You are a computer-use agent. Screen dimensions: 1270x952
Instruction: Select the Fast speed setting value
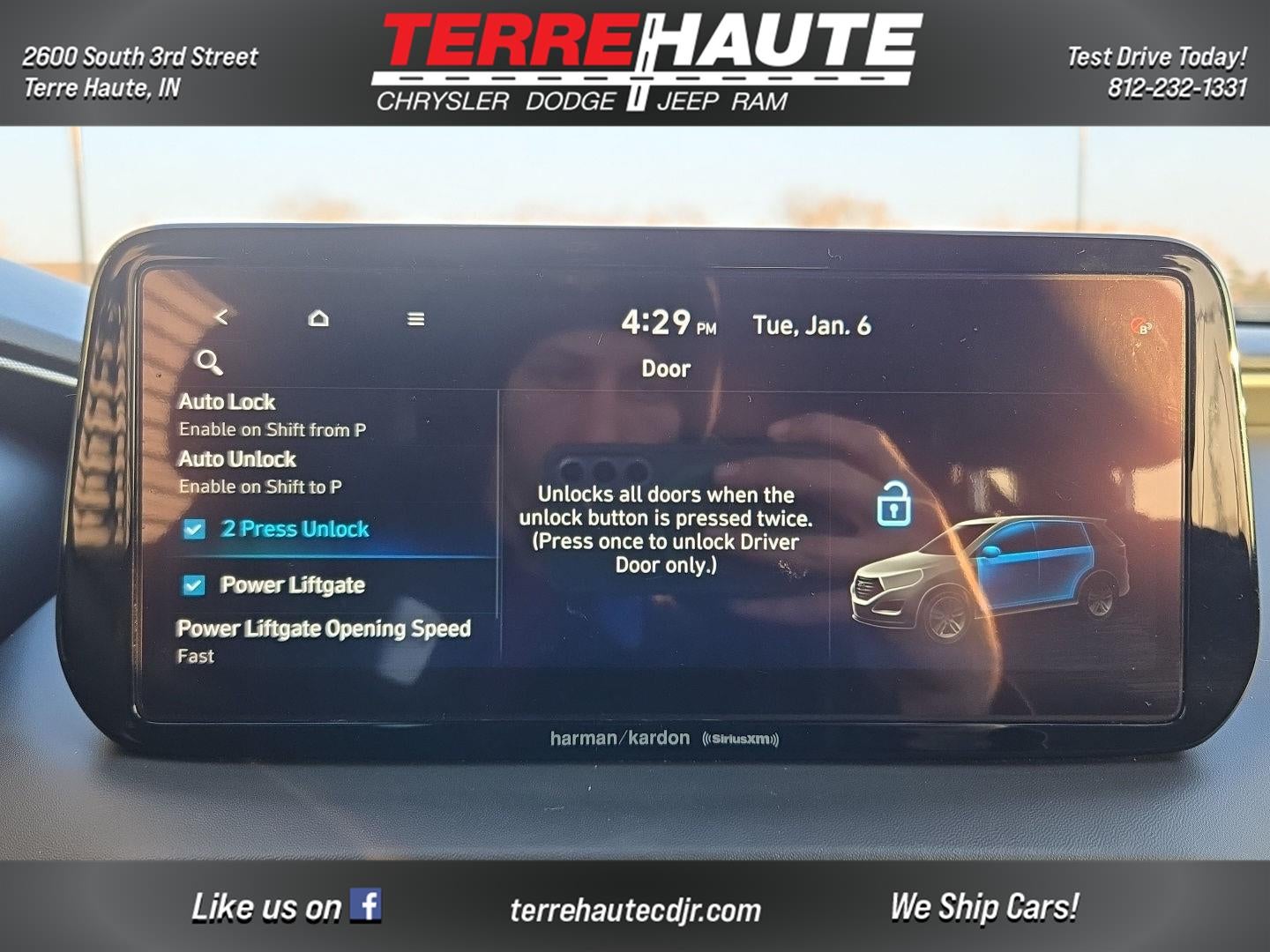click(196, 656)
